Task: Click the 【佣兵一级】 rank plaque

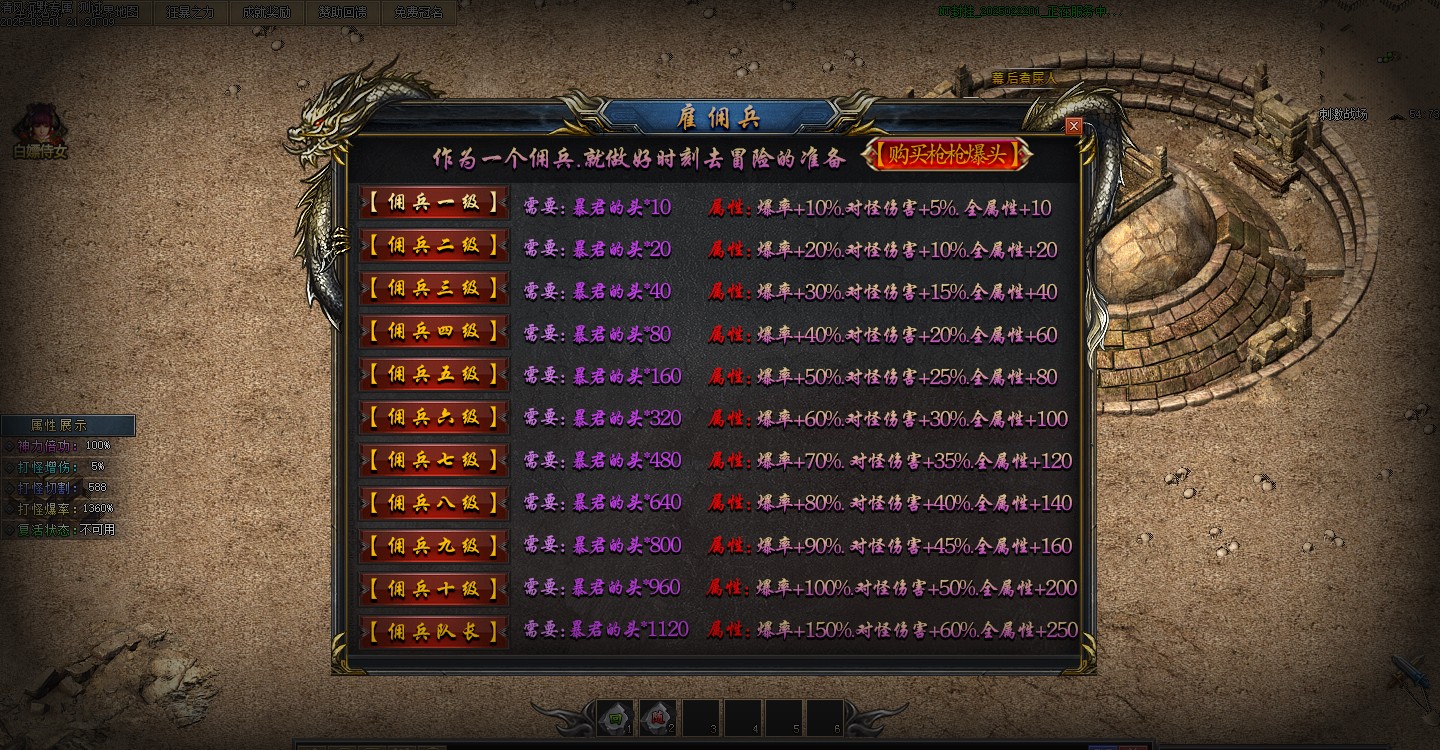Action: click(432, 204)
